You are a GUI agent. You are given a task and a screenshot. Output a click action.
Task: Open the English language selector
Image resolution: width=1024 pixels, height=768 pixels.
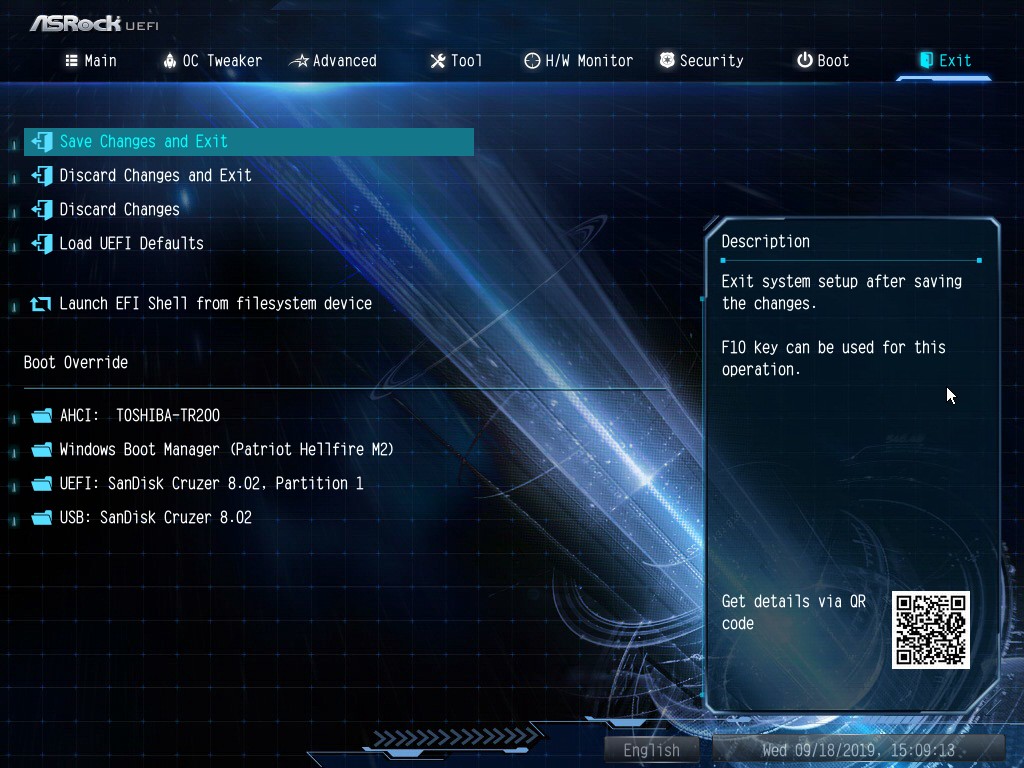coord(651,750)
